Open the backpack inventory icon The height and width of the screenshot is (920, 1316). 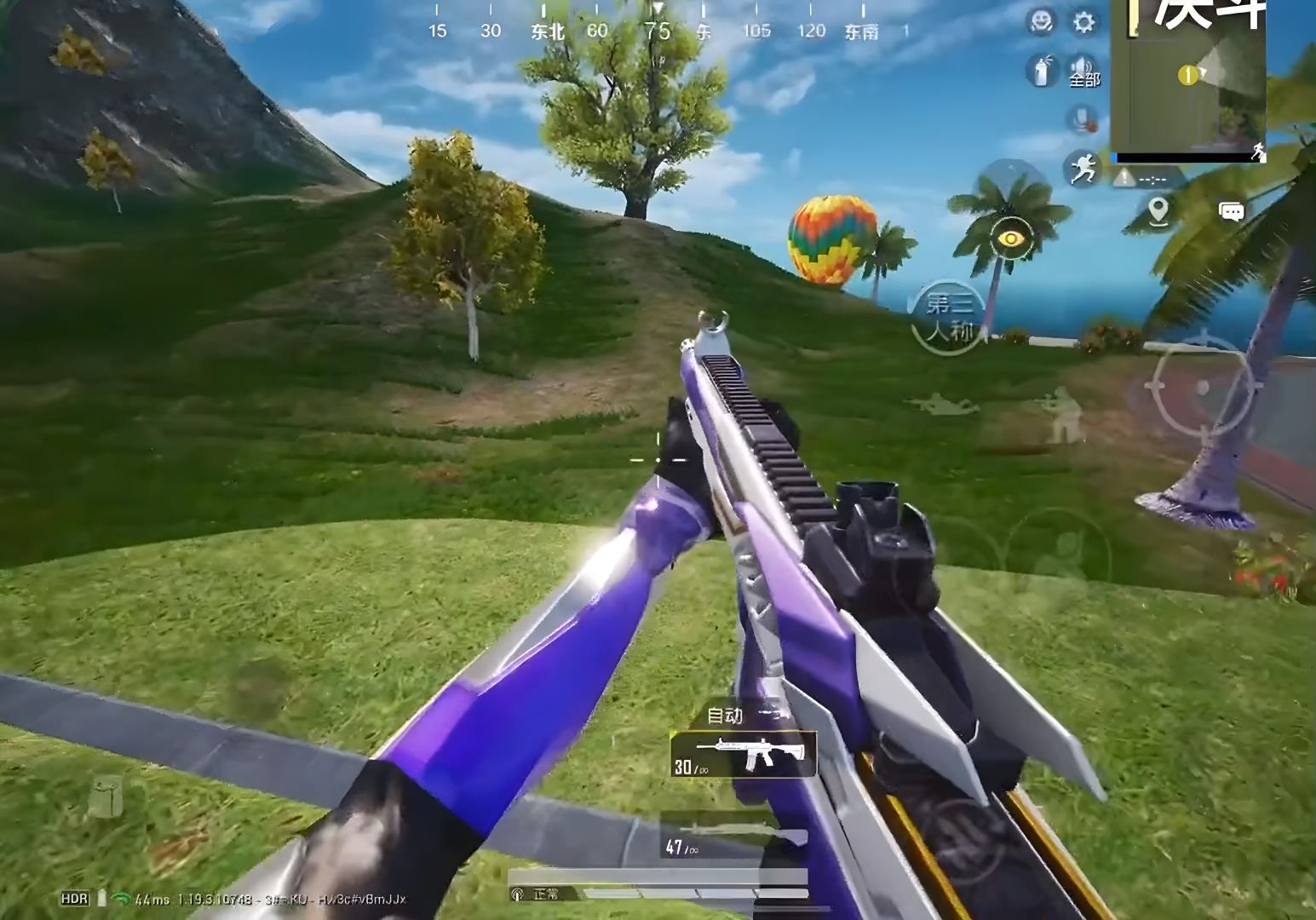click(x=106, y=798)
